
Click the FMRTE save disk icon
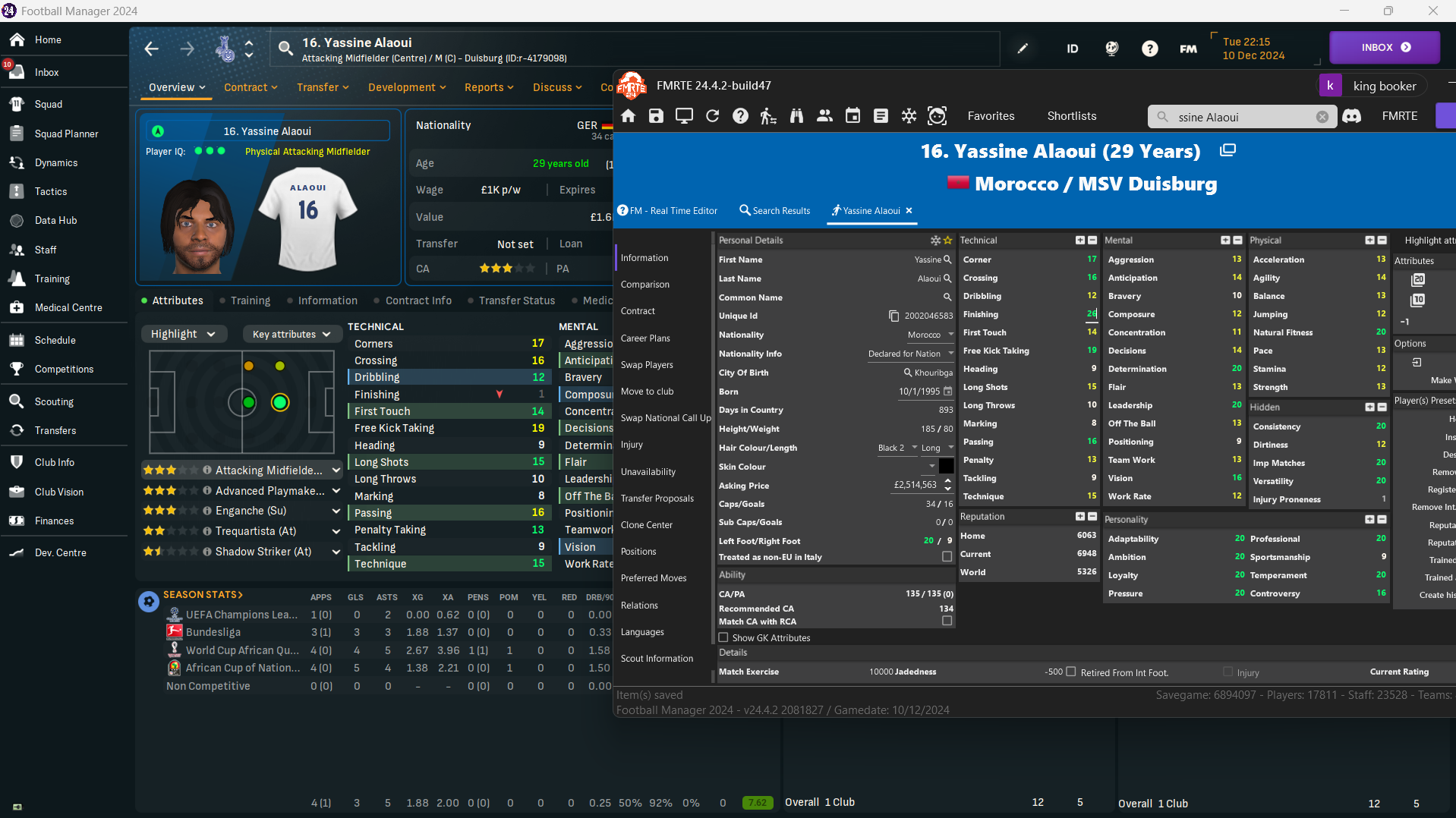tap(656, 116)
